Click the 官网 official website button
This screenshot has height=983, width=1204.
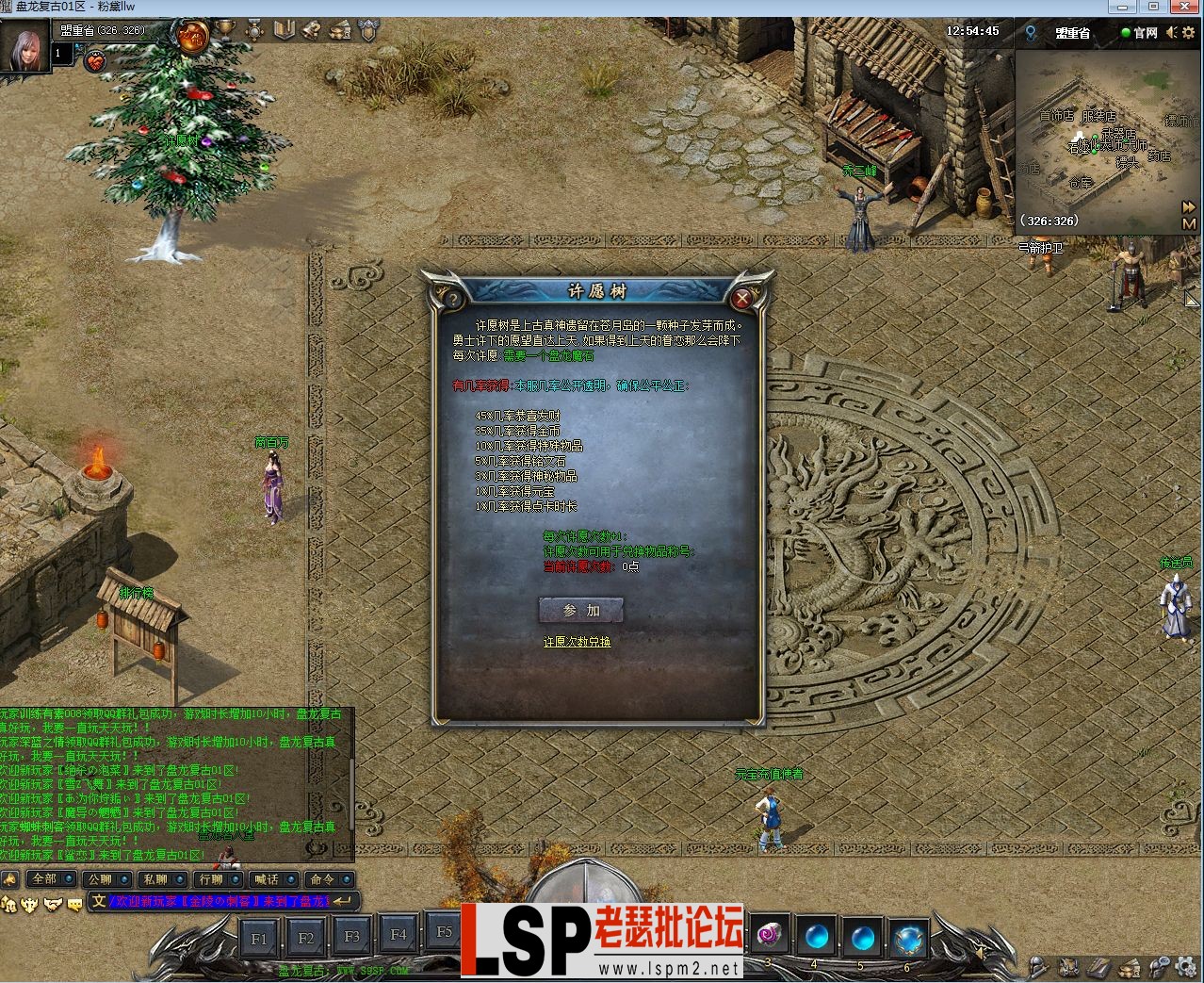point(1139,32)
